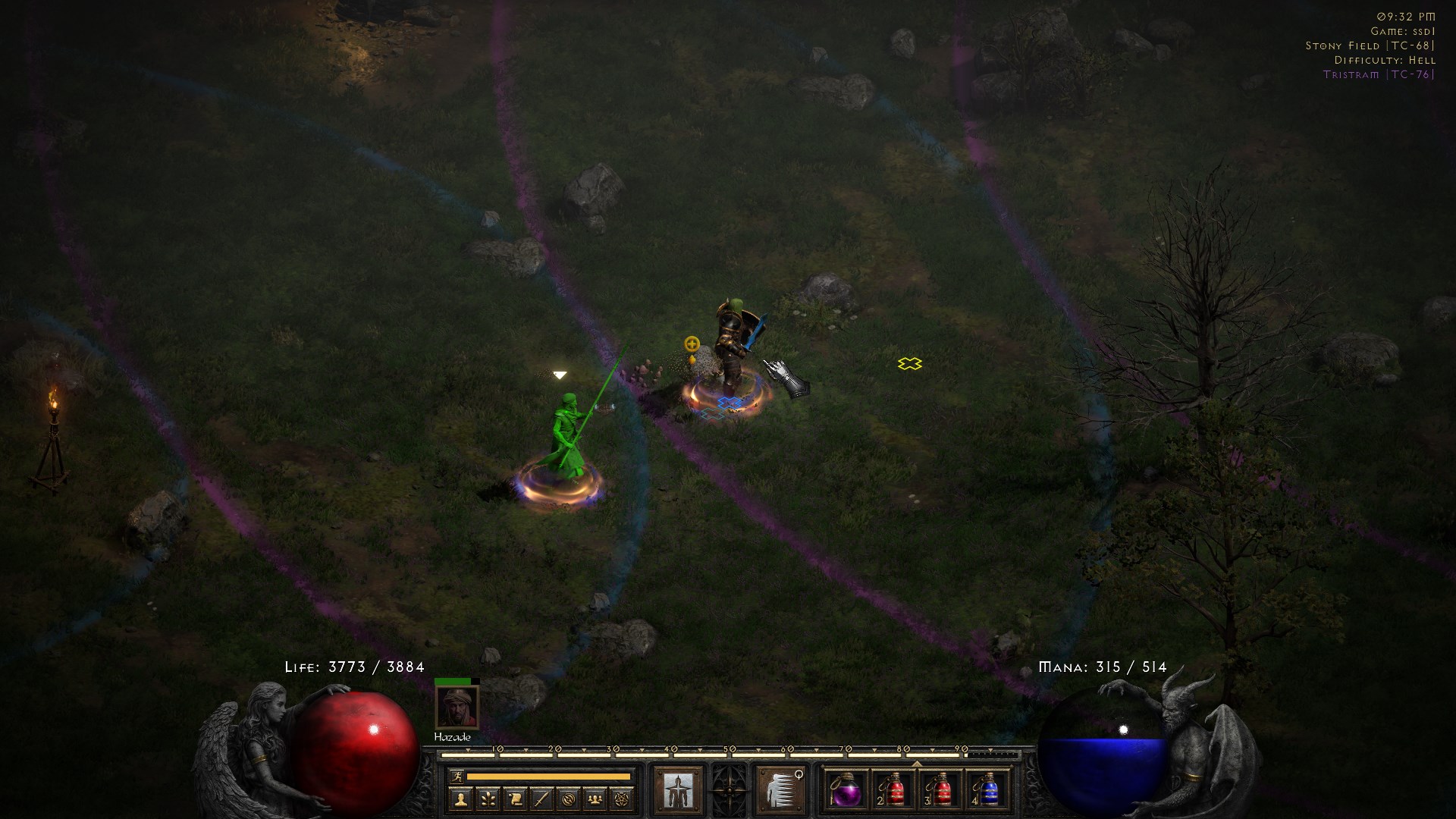The height and width of the screenshot is (819, 1456).
Task: Open the quest log scroll icon
Action: tap(513, 799)
